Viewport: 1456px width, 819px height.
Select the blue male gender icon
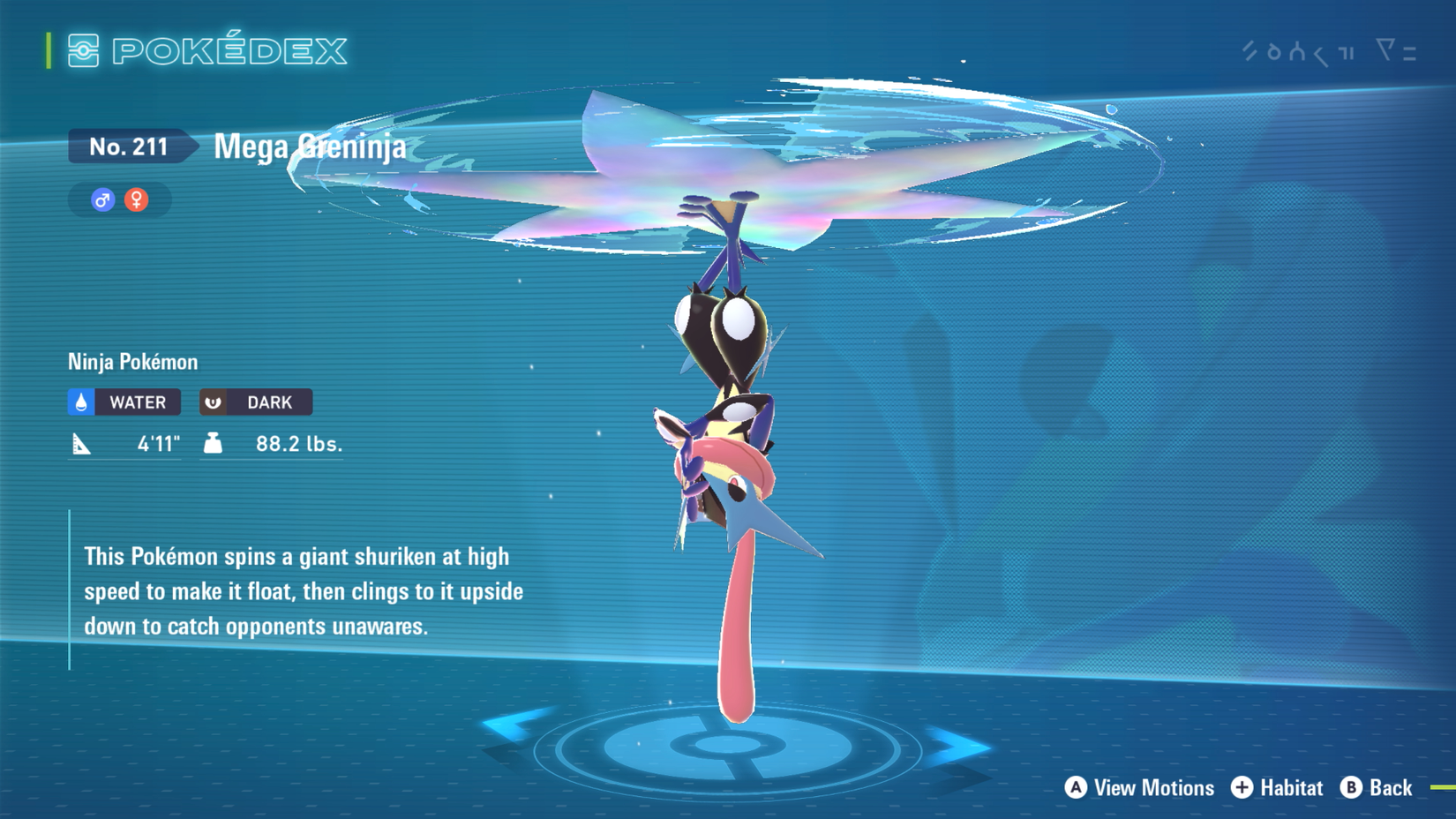pos(102,200)
